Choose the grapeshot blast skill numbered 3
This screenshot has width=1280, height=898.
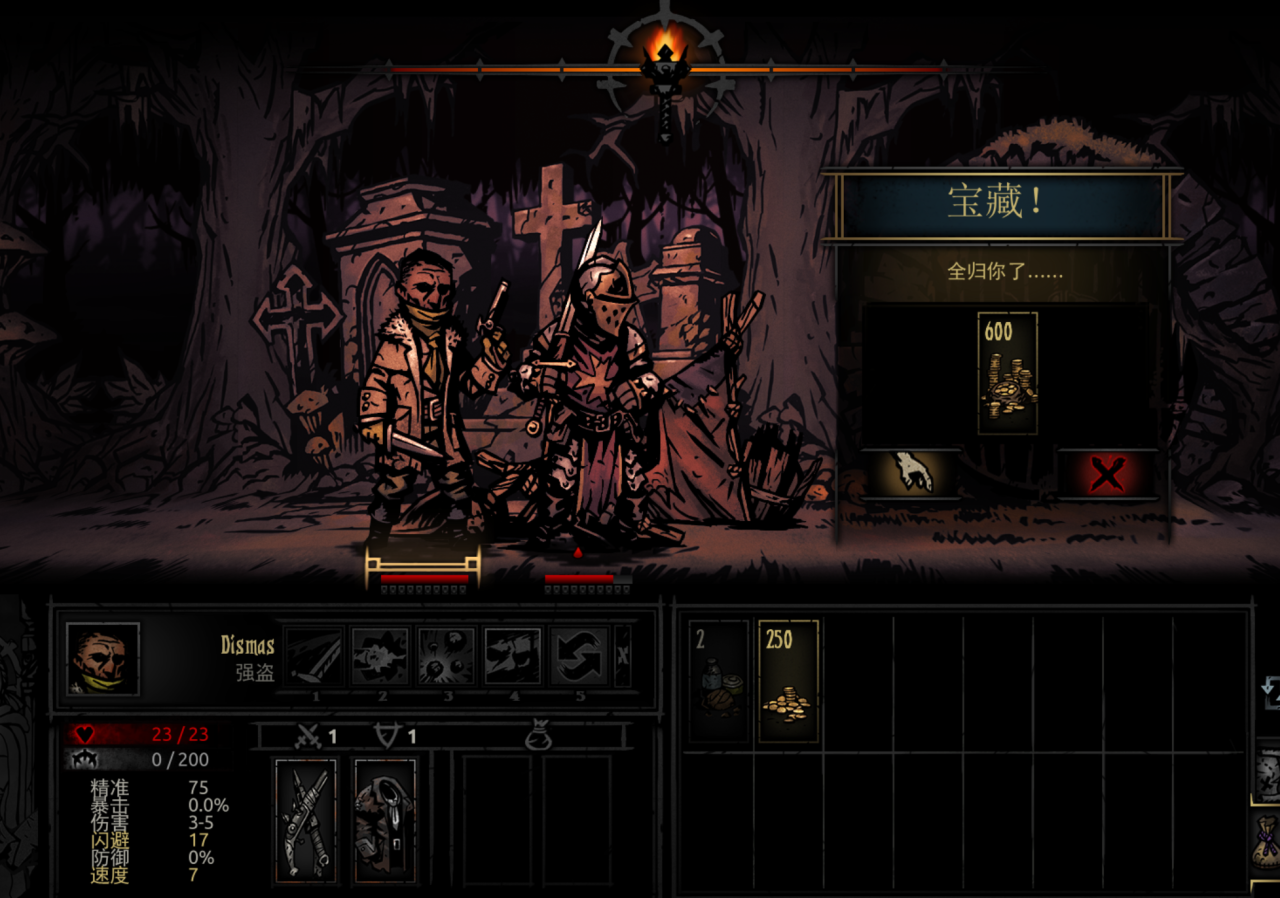coord(447,656)
